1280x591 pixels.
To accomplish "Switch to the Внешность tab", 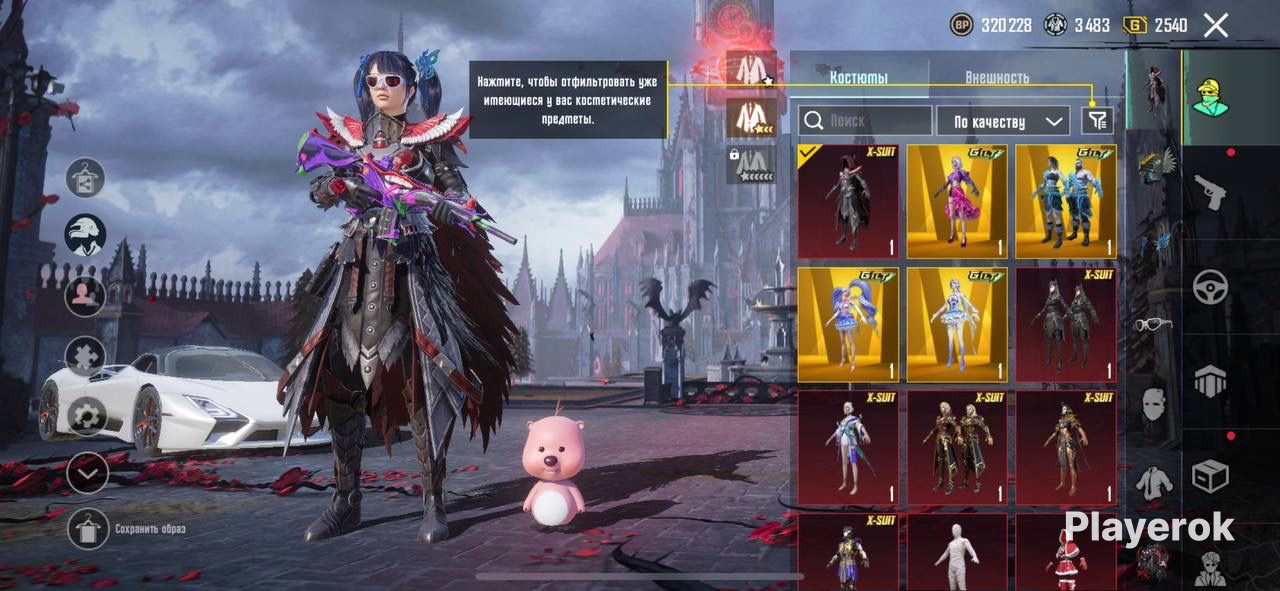I will [x=996, y=77].
